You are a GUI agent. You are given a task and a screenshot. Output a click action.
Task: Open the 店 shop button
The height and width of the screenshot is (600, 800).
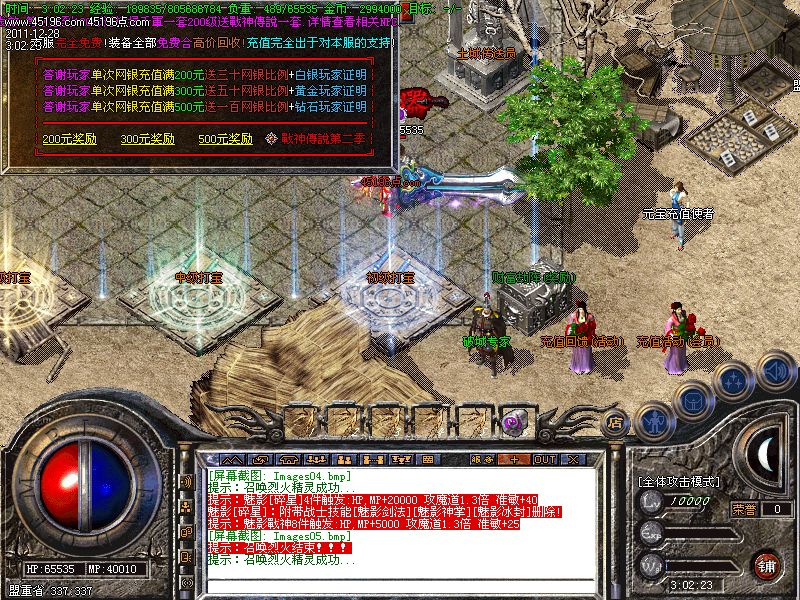[617, 422]
